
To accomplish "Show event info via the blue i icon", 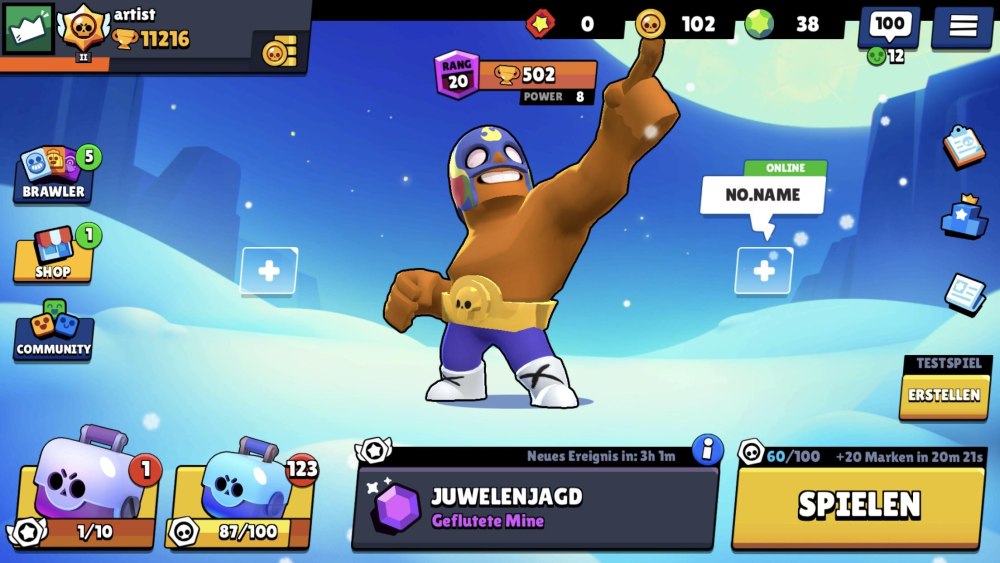I will click(x=707, y=450).
